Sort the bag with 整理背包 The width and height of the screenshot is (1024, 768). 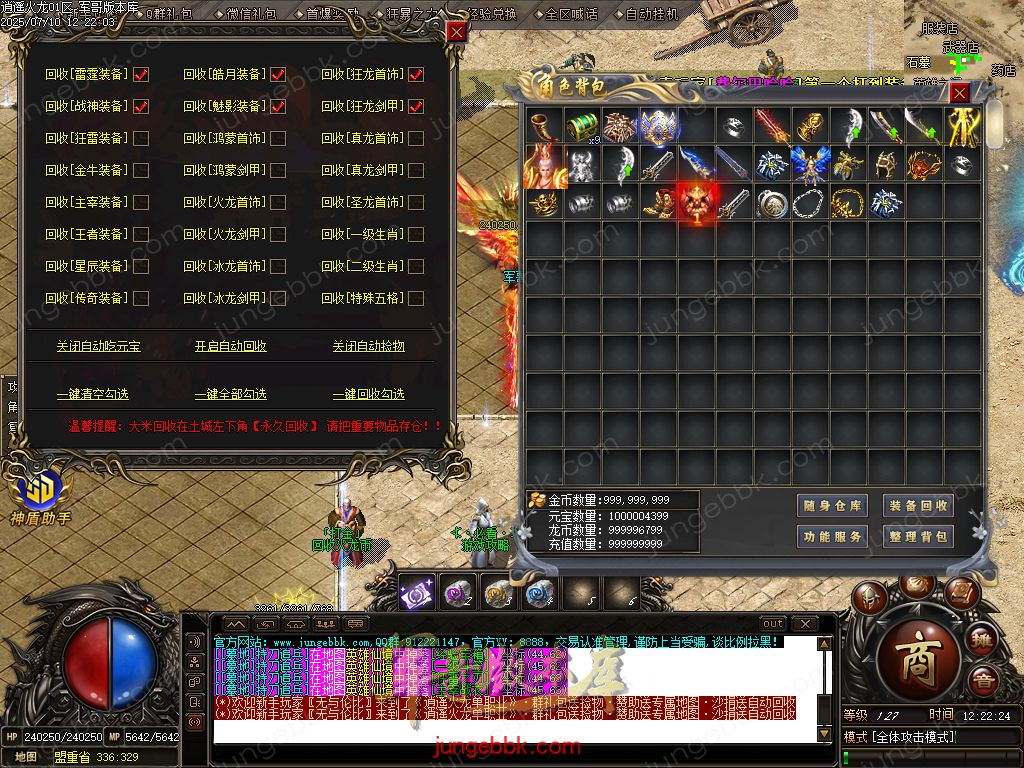click(x=917, y=537)
